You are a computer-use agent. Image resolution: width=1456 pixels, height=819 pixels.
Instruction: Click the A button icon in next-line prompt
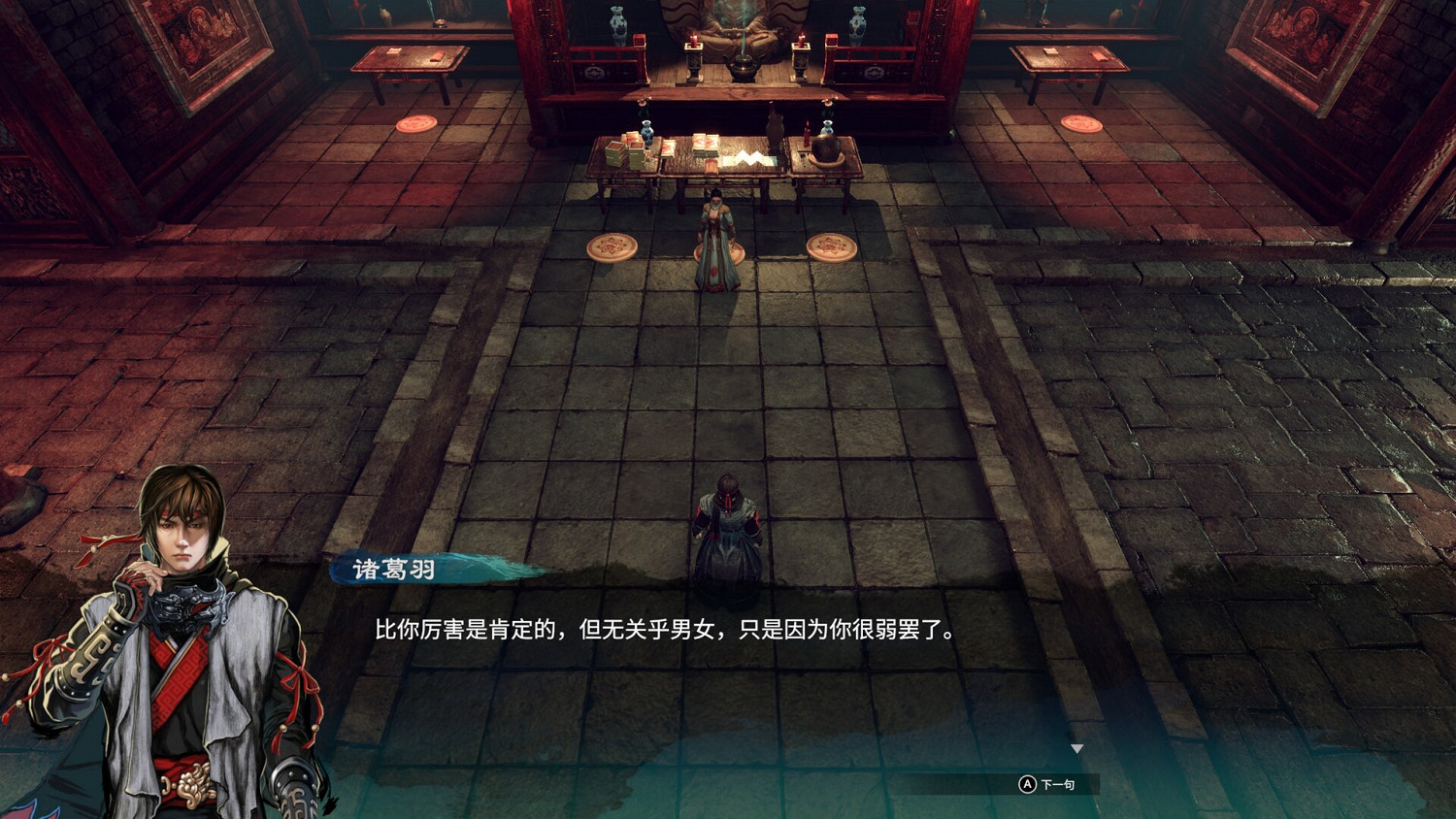pyautogui.click(x=1028, y=784)
